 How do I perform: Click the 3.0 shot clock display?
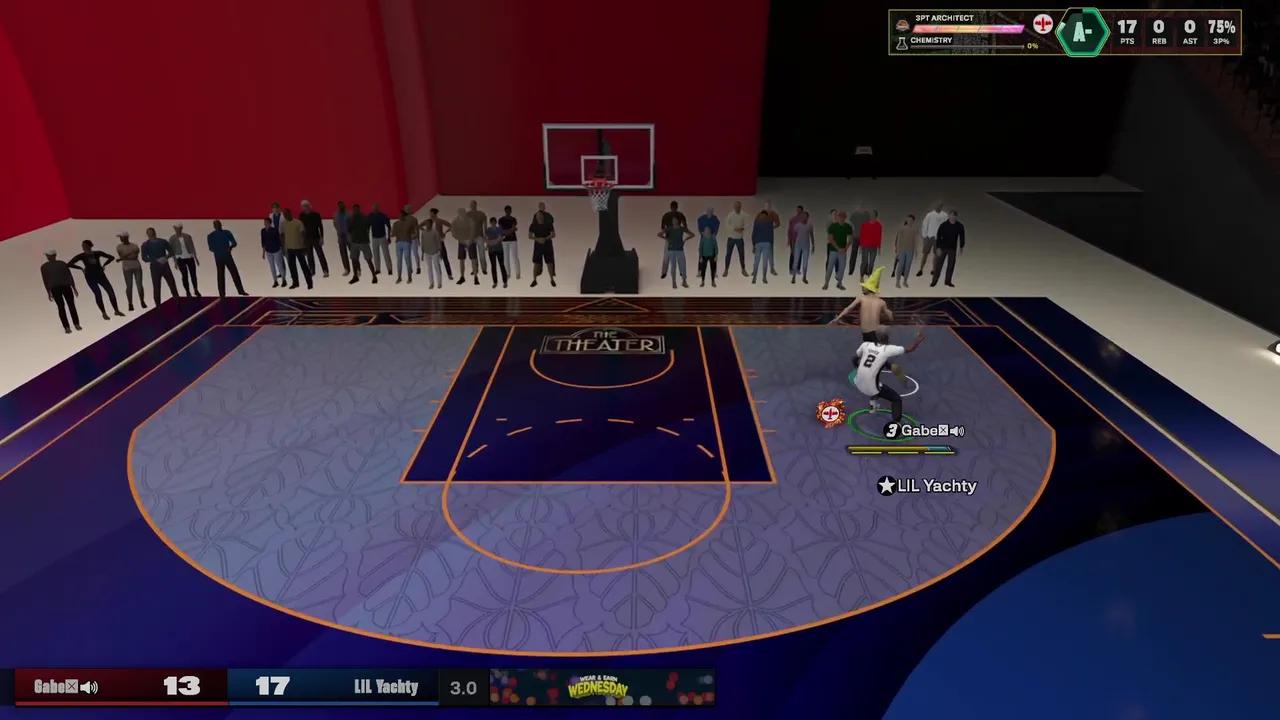click(x=463, y=687)
